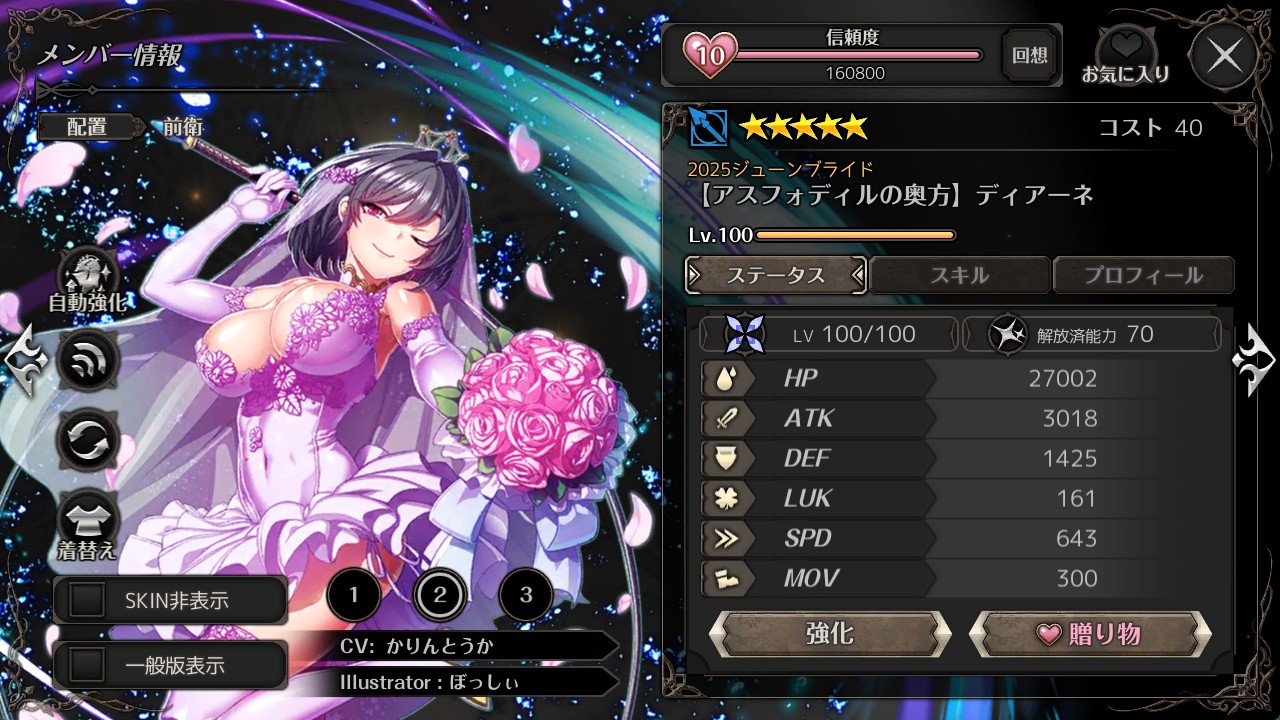Tap the 強化 enhance button
Viewport: 1280px width, 720px height.
point(829,633)
